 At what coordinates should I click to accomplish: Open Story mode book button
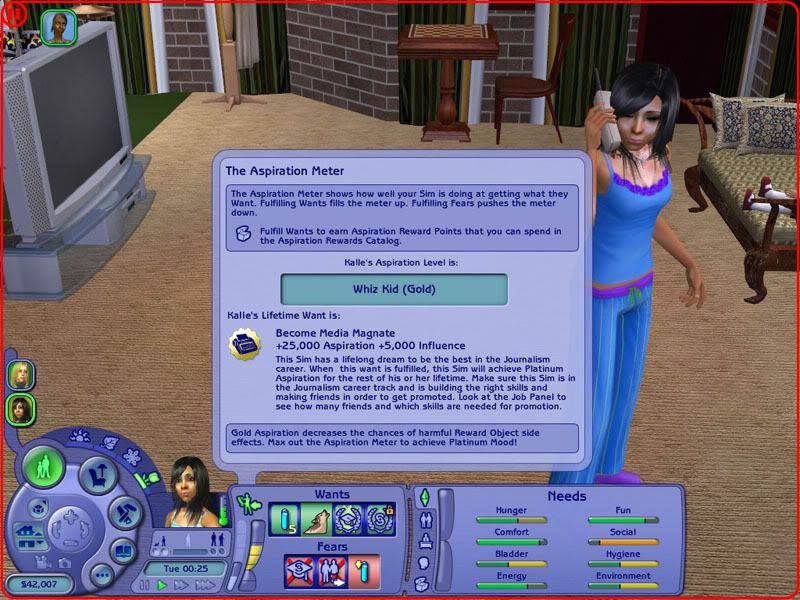click(x=122, y=550)
